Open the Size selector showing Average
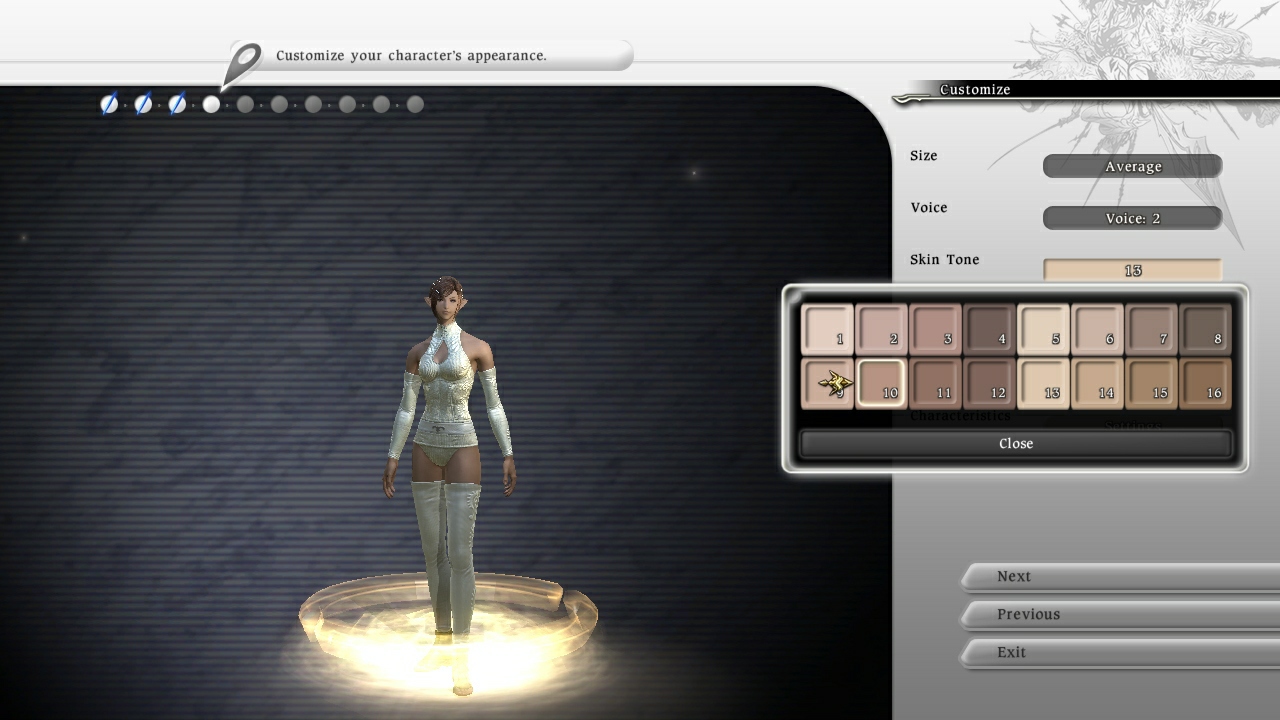 tap(1132, 166)
